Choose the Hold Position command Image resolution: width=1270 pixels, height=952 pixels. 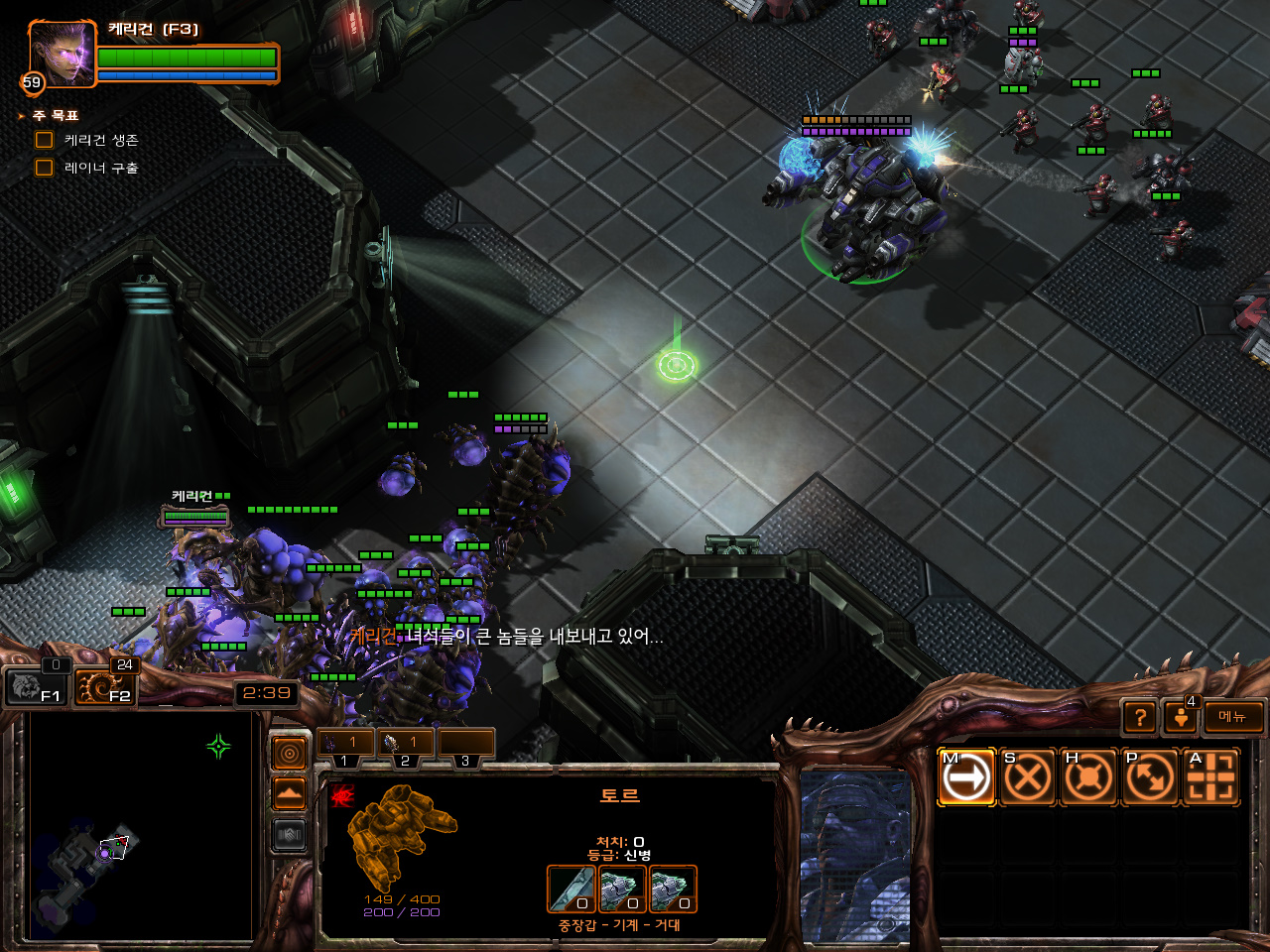(1088, 777)
